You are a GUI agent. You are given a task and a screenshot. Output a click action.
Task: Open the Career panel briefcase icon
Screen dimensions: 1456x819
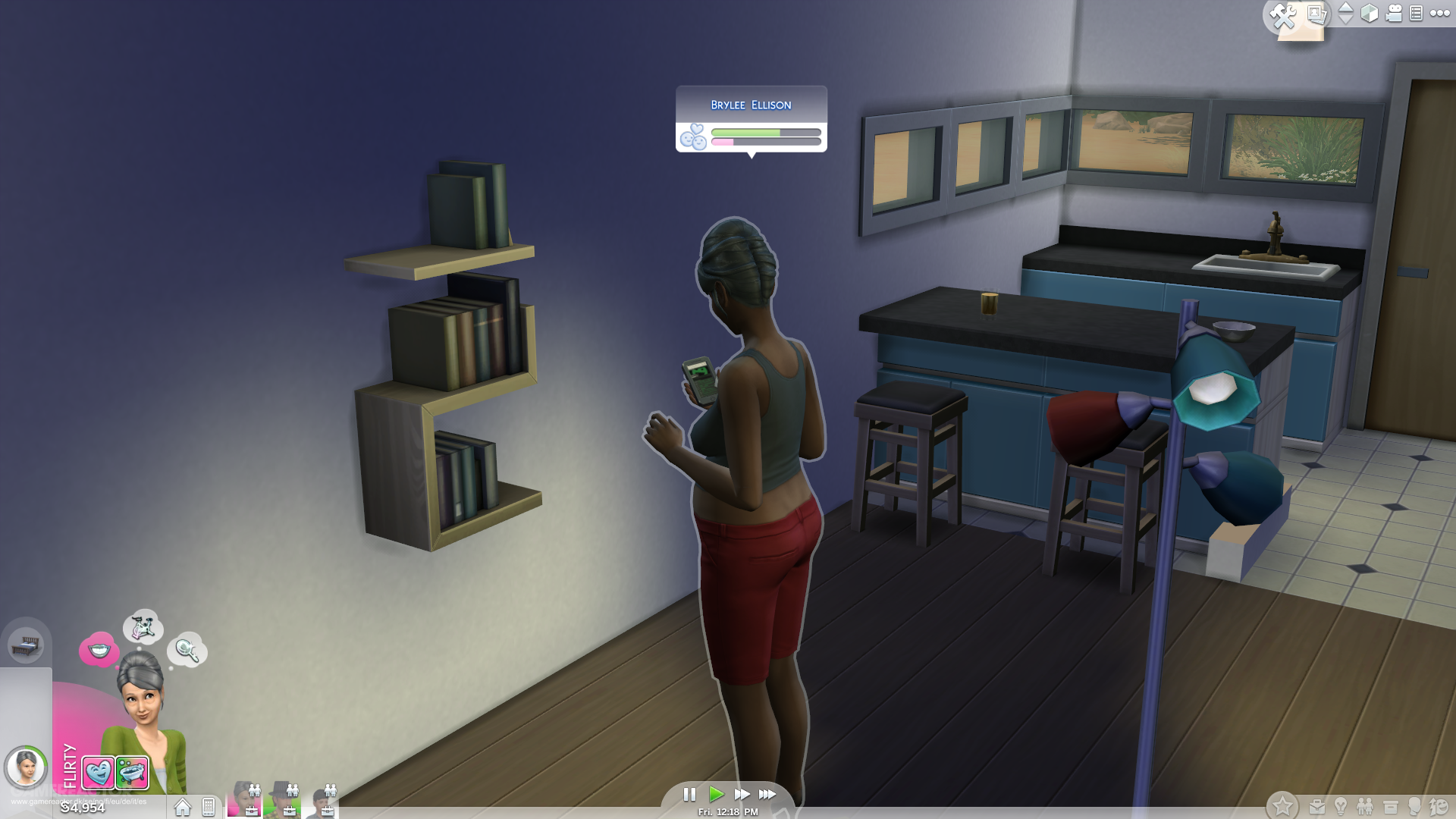[1317, 805]
